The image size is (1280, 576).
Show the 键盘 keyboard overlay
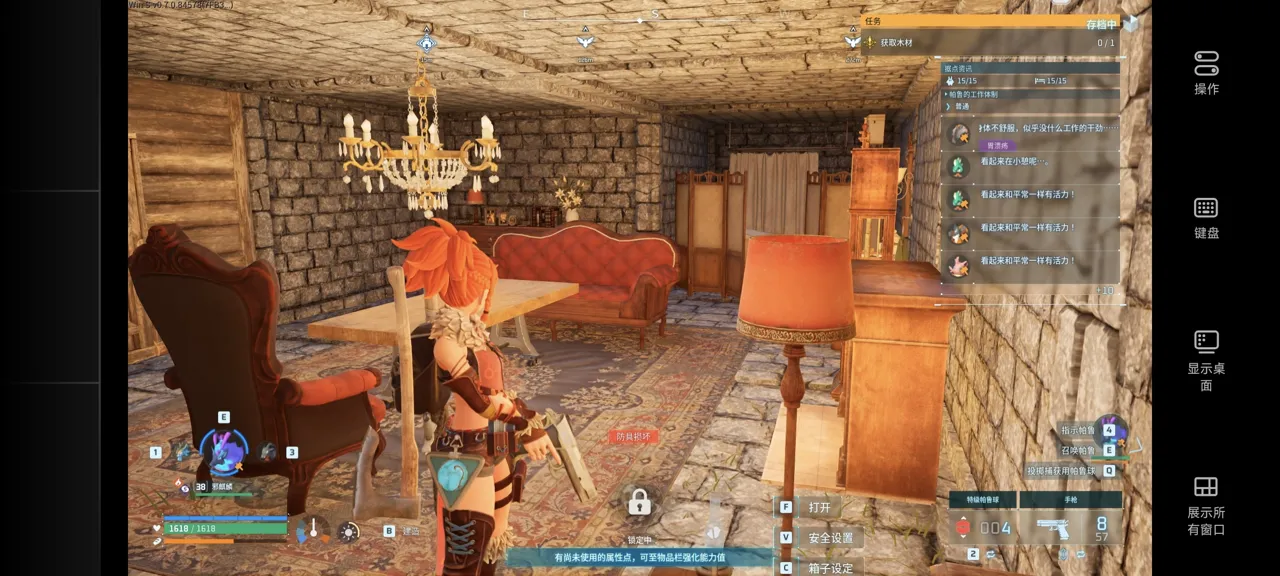coord(1206,217)
